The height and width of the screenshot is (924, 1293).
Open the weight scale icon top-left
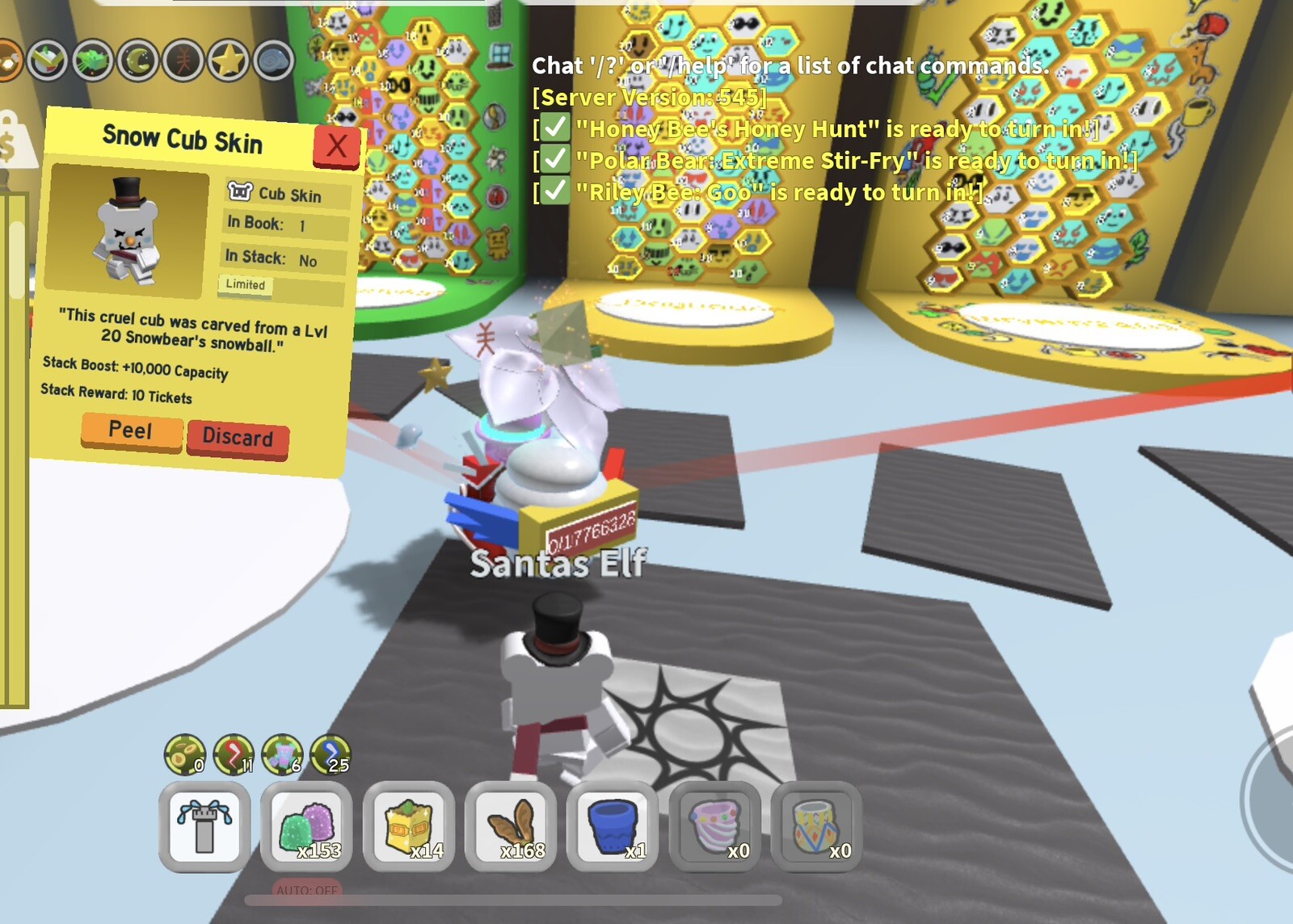point(10,136)
